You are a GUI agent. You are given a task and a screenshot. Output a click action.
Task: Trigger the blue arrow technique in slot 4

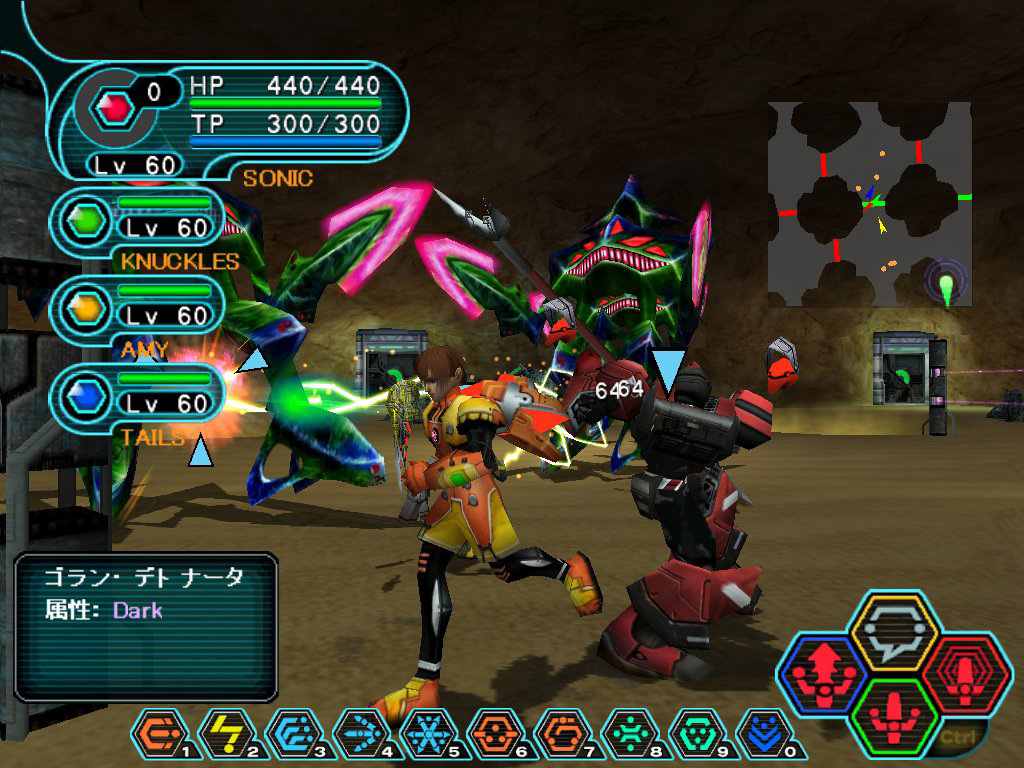click(x=358, y=734)
